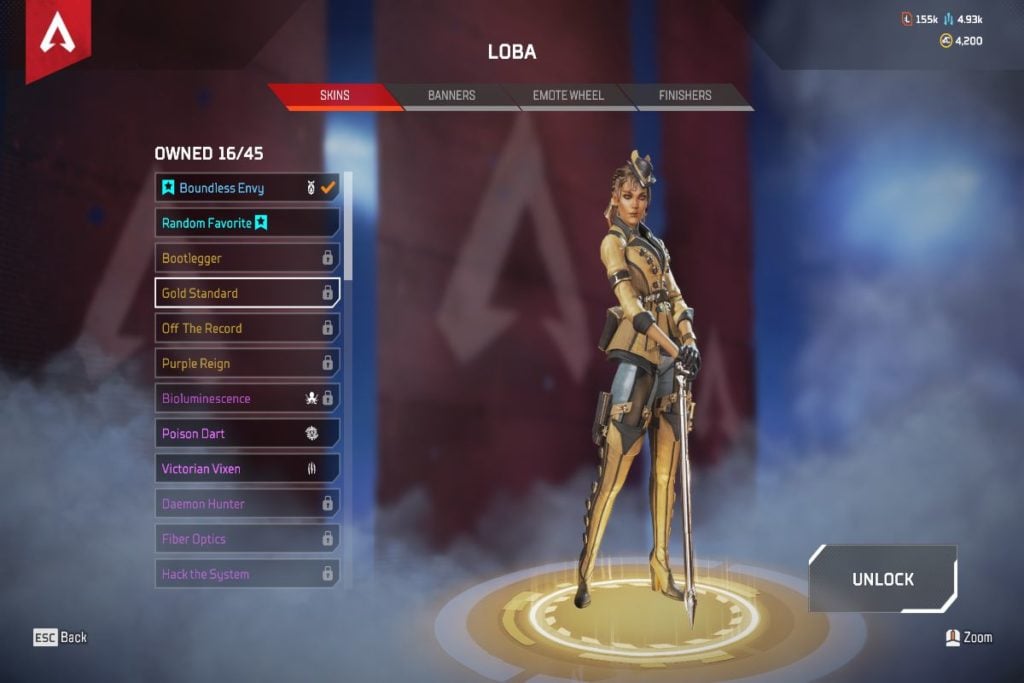Go to the Finishers tab
The height and width of the screenshot is (683, 1024).
(x=685, y=96)
